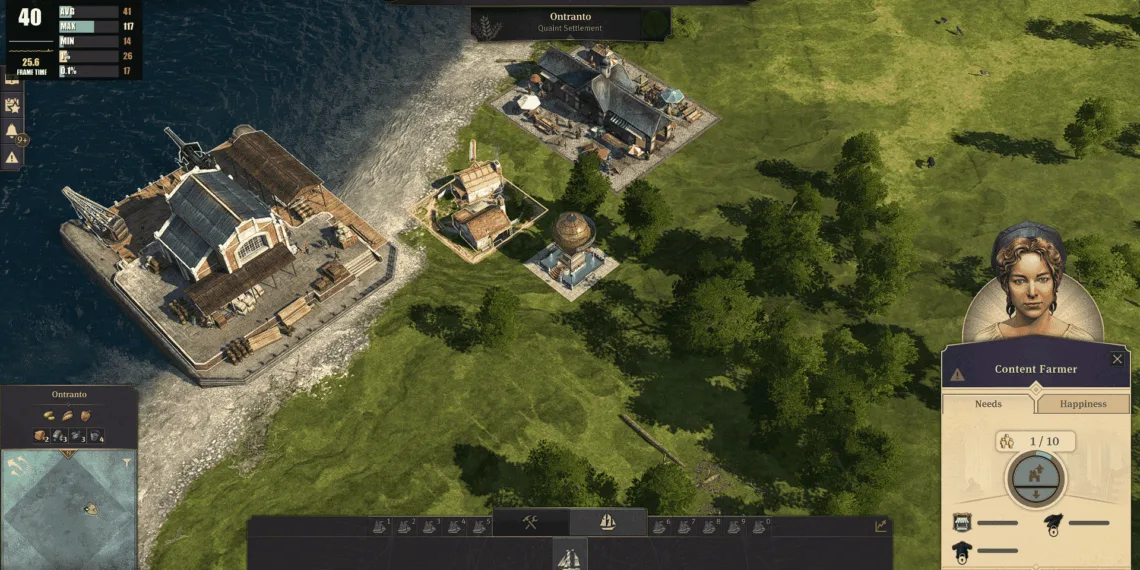Click the warning triangle notification icon
Viewport: 1140px width, 570px height.
[12, 157]
